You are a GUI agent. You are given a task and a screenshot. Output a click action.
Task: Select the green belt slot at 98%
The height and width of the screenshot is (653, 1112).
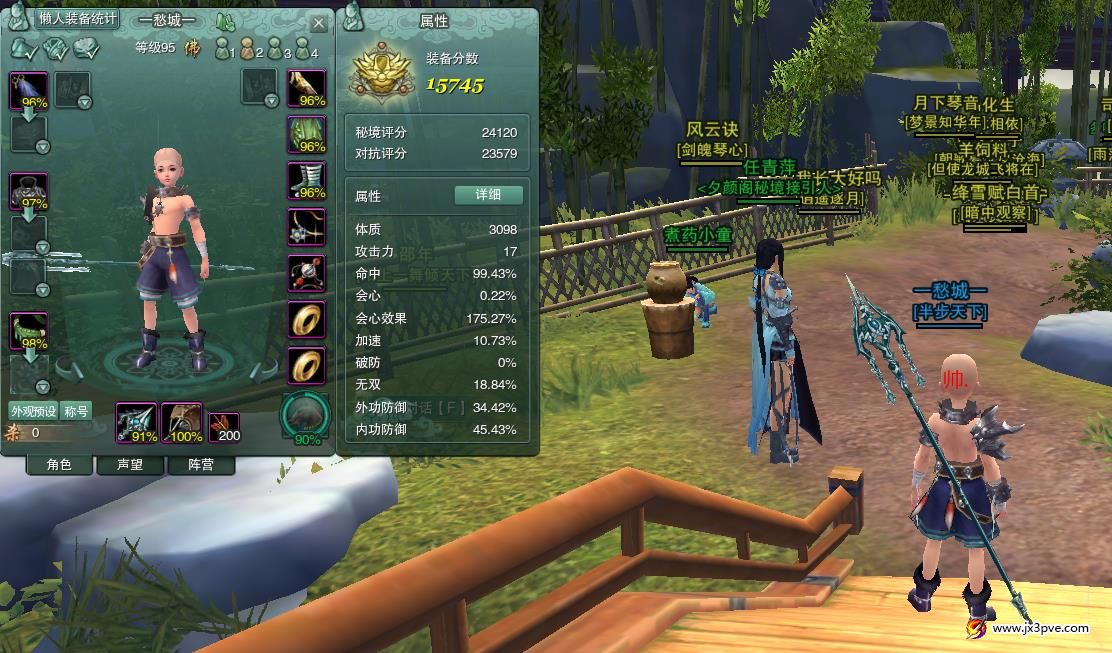(29, 331)
